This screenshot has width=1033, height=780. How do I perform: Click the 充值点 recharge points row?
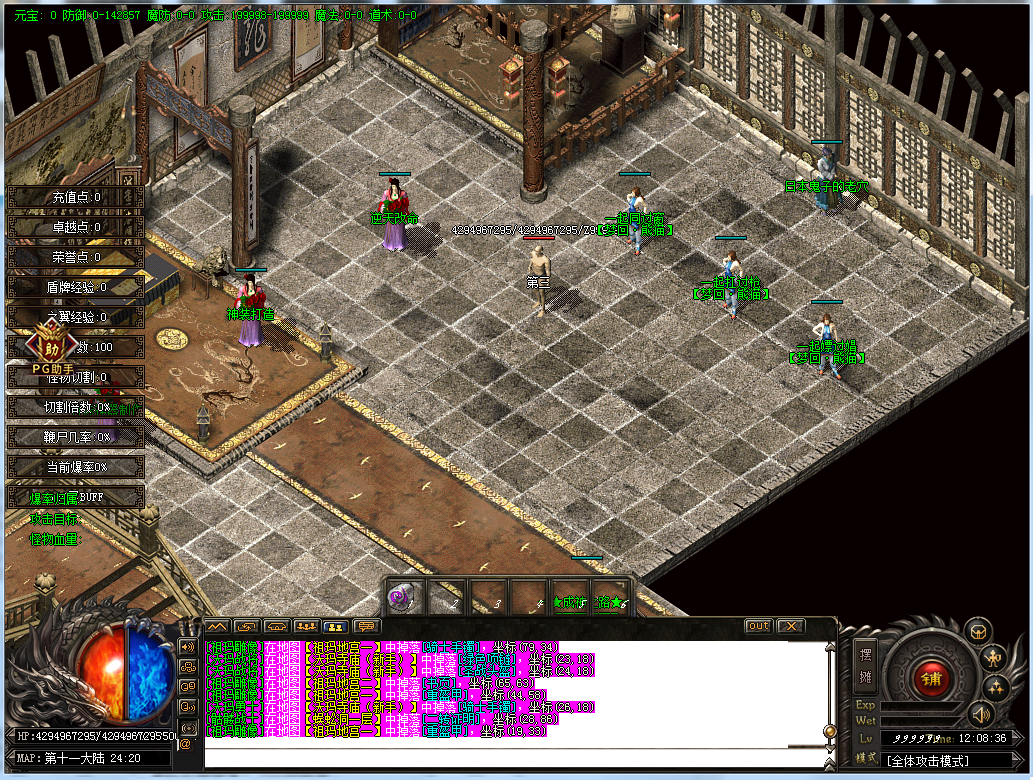pyautogui.click(x=76, y=197)
